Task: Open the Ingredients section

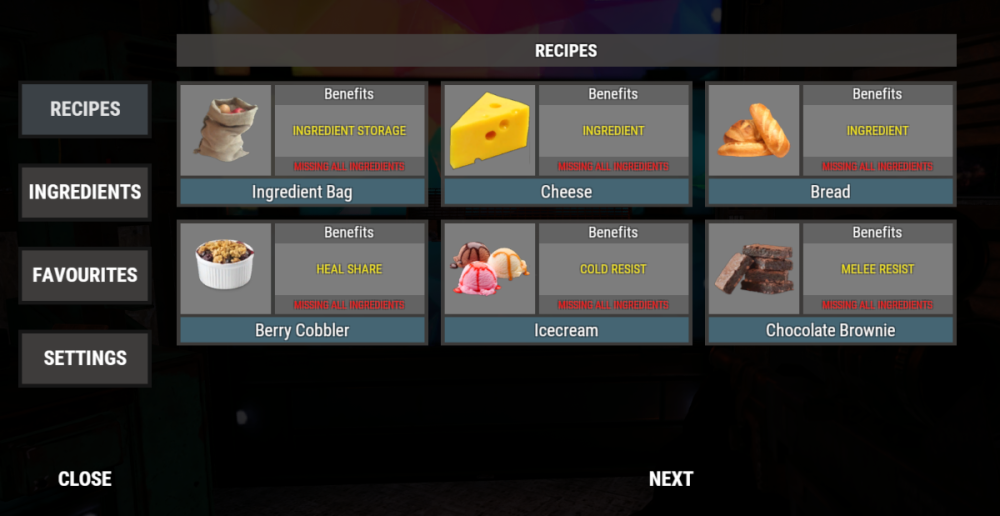Action: [85, 192]
